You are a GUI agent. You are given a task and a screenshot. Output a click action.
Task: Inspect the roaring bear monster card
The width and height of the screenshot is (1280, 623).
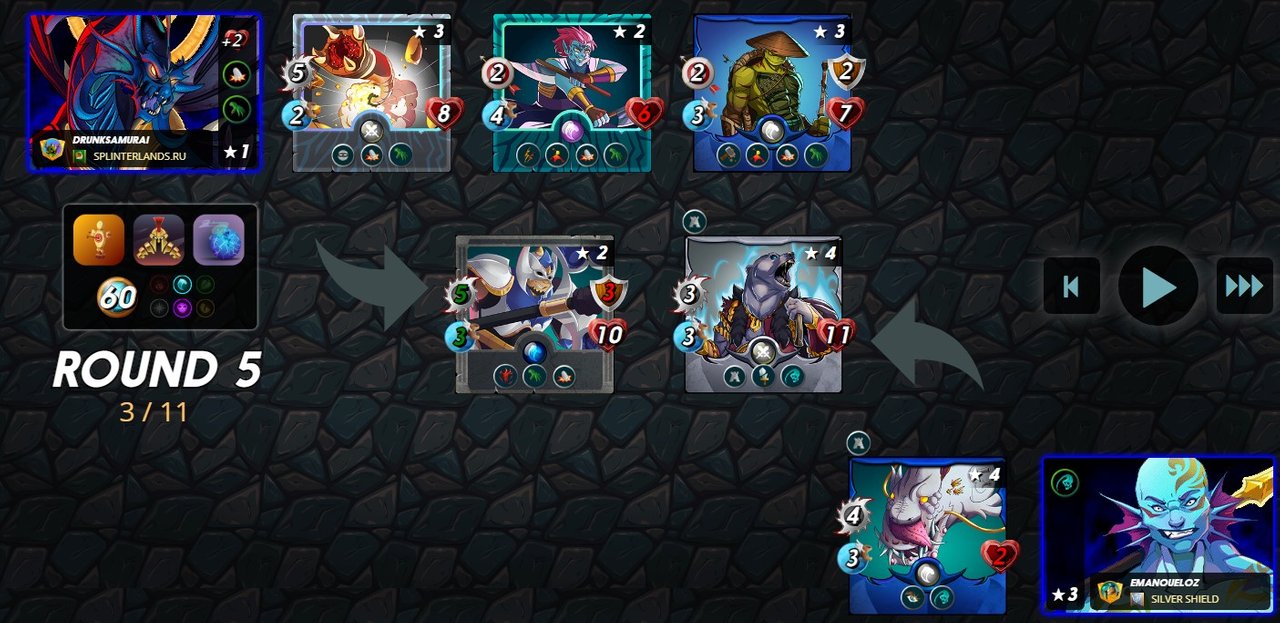pyautogui.click(x=764, y=313)
